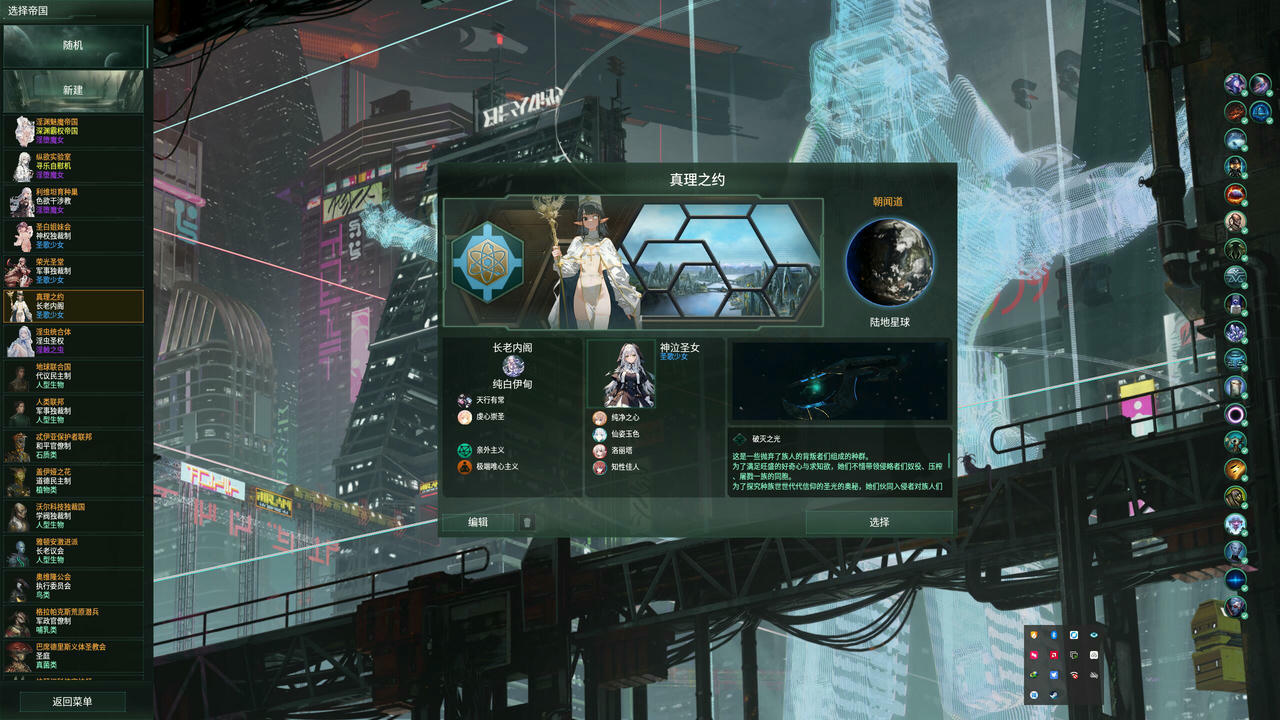Screen dimensions: 1280x720
Task: Click the 仙姿玉色 trait icon
Action: 598,434
